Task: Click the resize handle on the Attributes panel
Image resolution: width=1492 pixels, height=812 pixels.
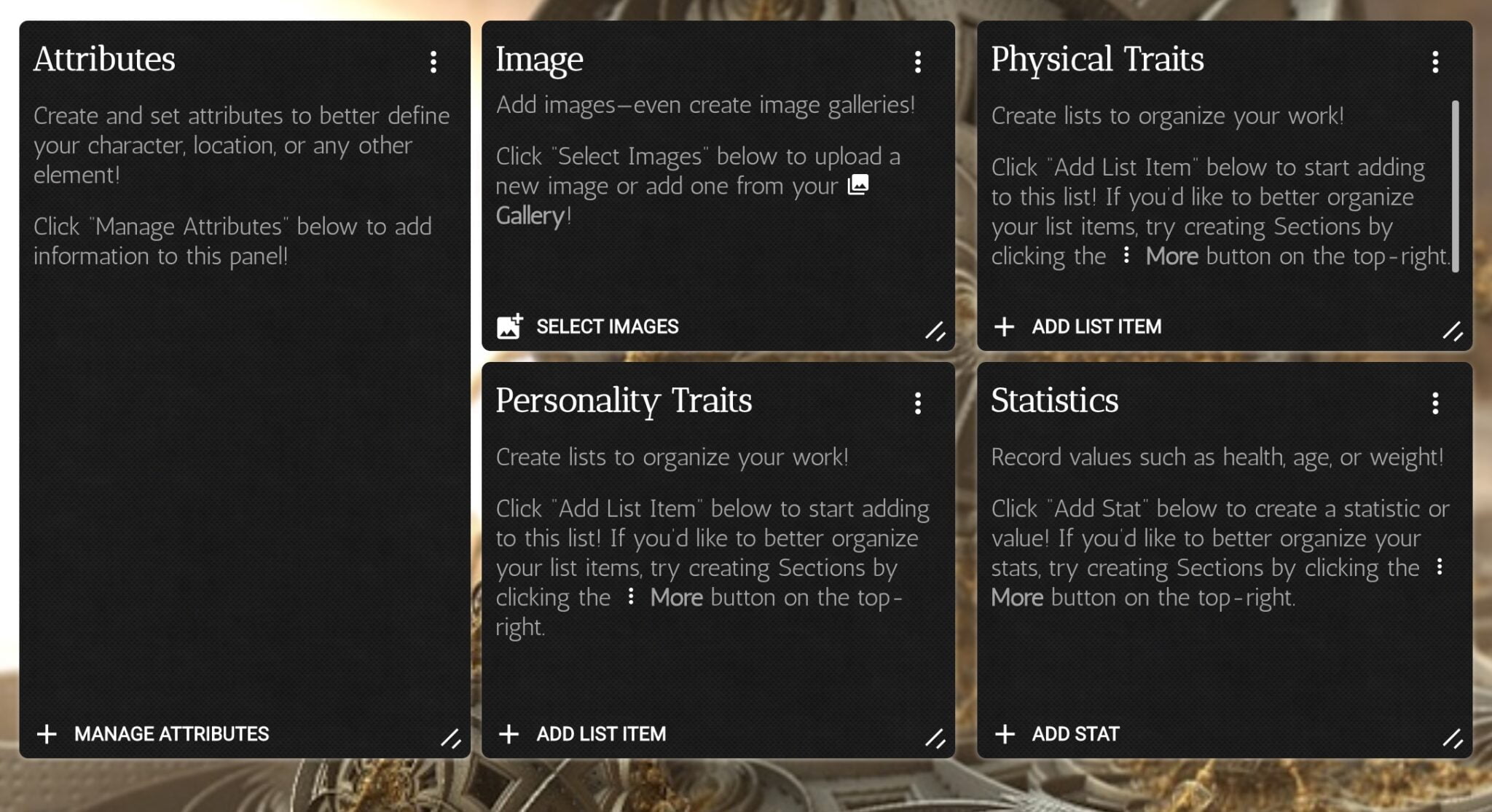Action: [x=452, y=740]
